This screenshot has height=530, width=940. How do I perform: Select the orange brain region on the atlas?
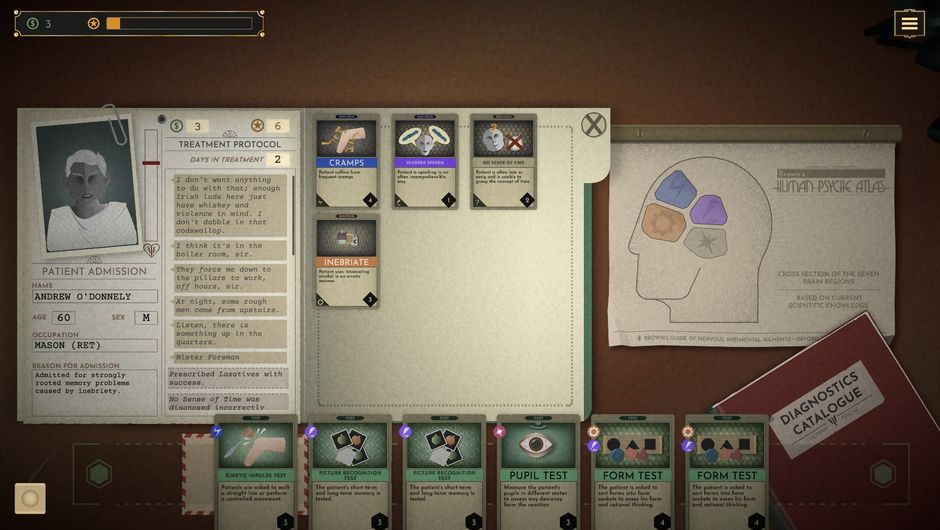[x=664, y=222]
